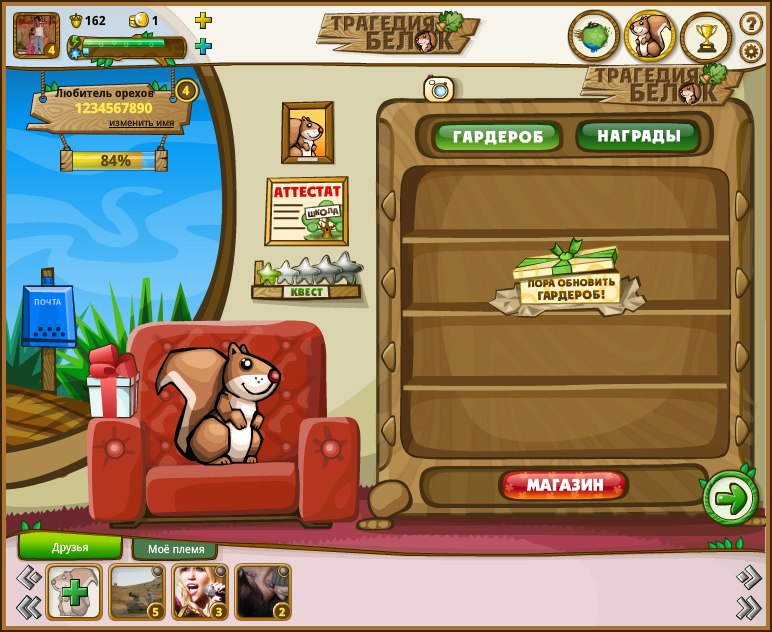Open the question mark help button
This screenshot has width=772, height=632.
click(751, 22)
